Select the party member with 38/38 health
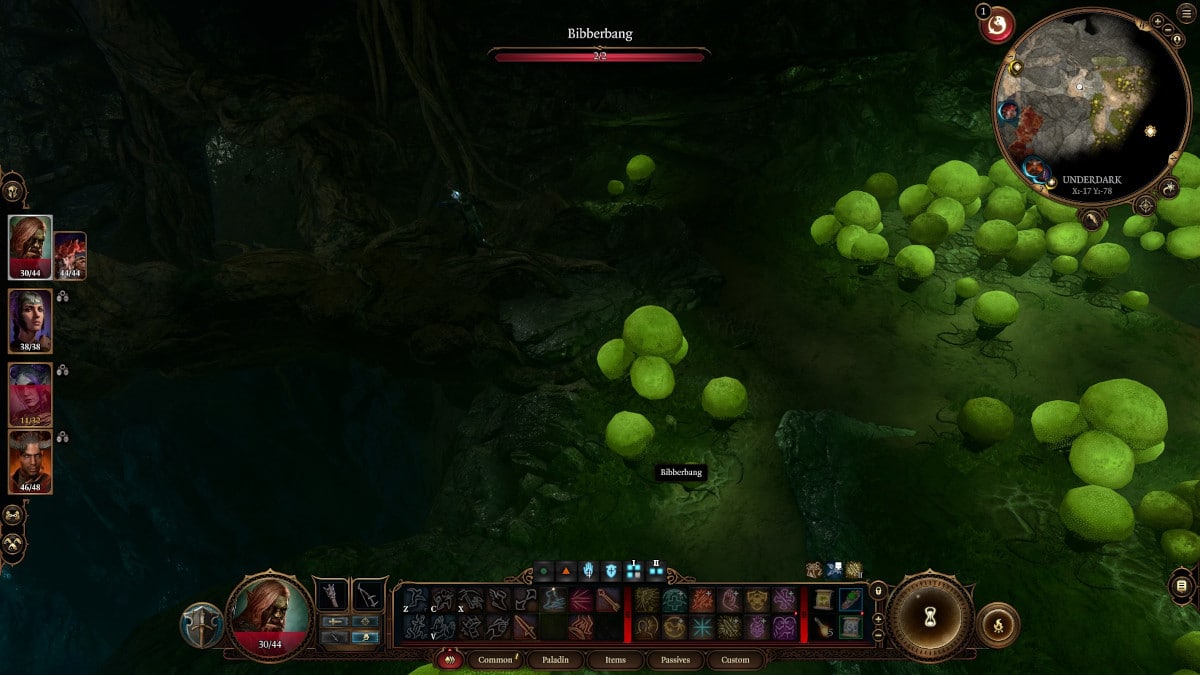The width and height of the screenshot is (1200, 675). click(x=30, y=320)
